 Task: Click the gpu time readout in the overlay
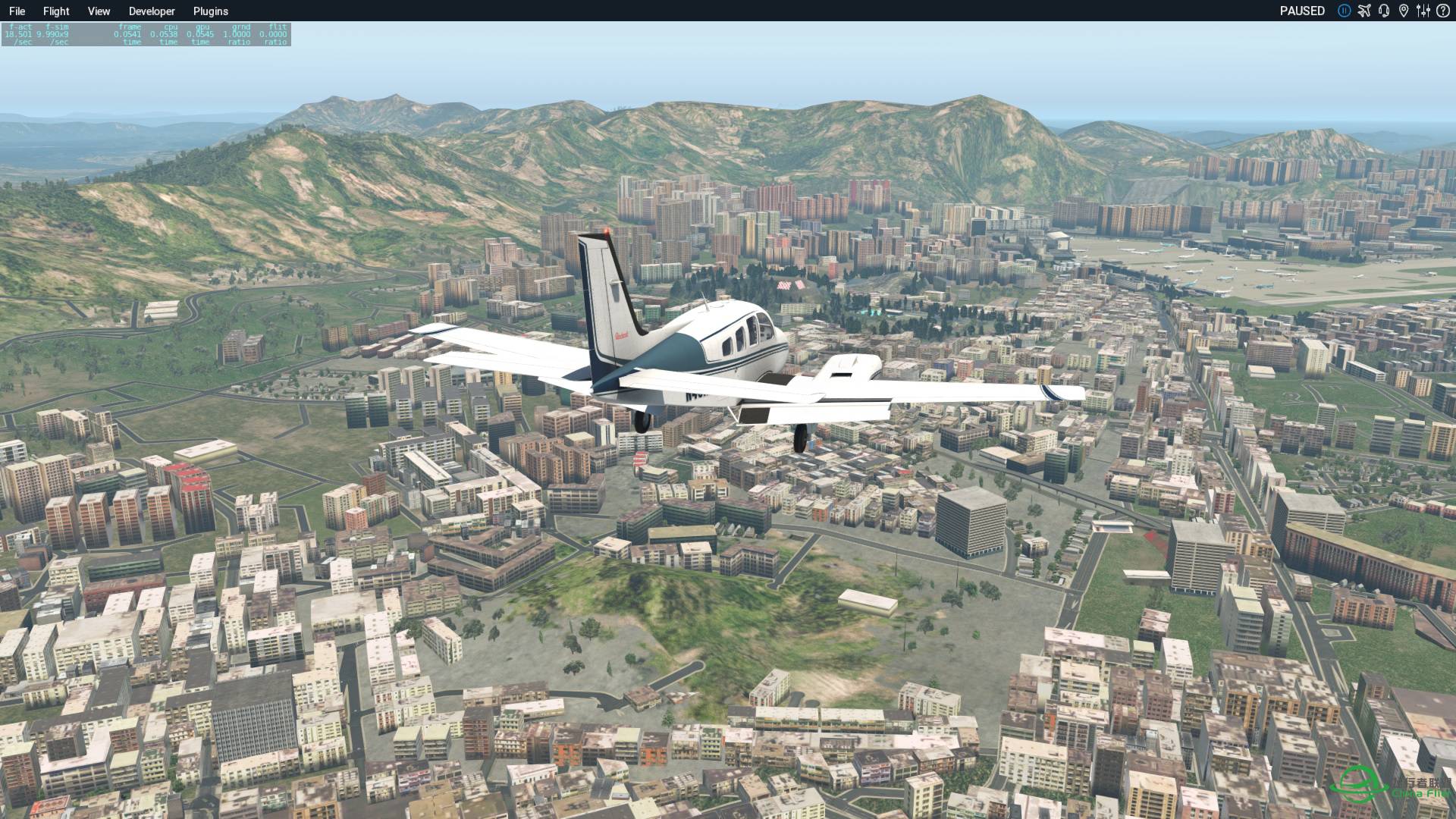point(201,33)
